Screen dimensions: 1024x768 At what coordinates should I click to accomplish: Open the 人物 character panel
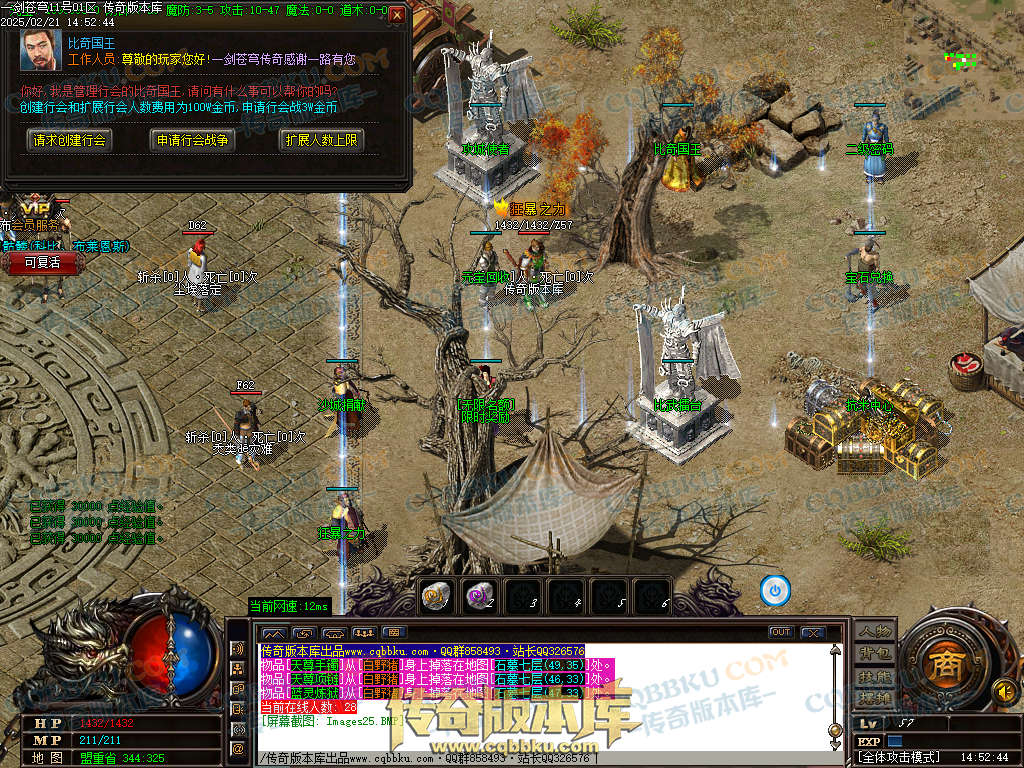[x=875, y=631]
